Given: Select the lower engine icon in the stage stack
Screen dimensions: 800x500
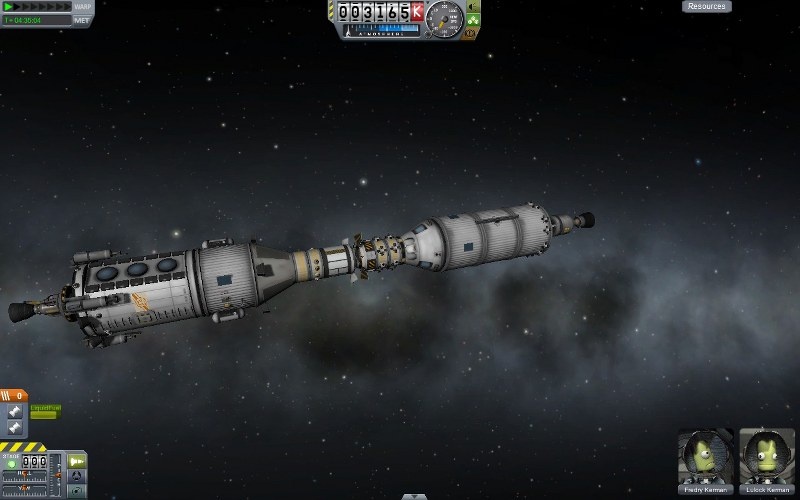Looking at the screenshot, I should [14, 427].
